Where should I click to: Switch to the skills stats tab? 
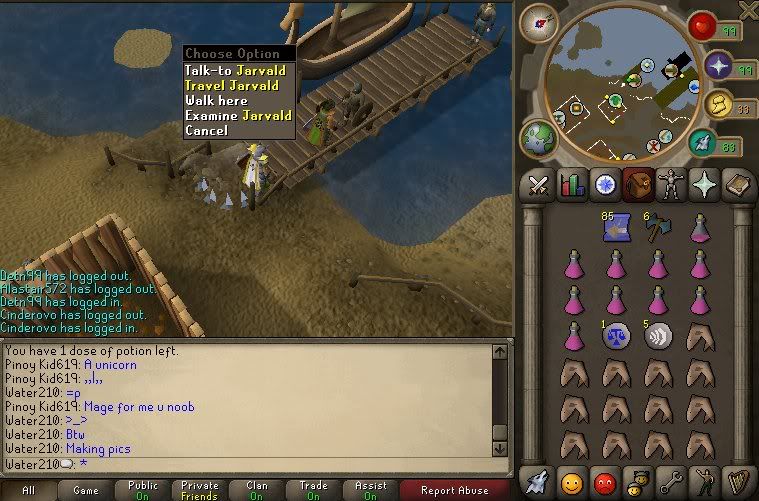(x=573, y=185)
